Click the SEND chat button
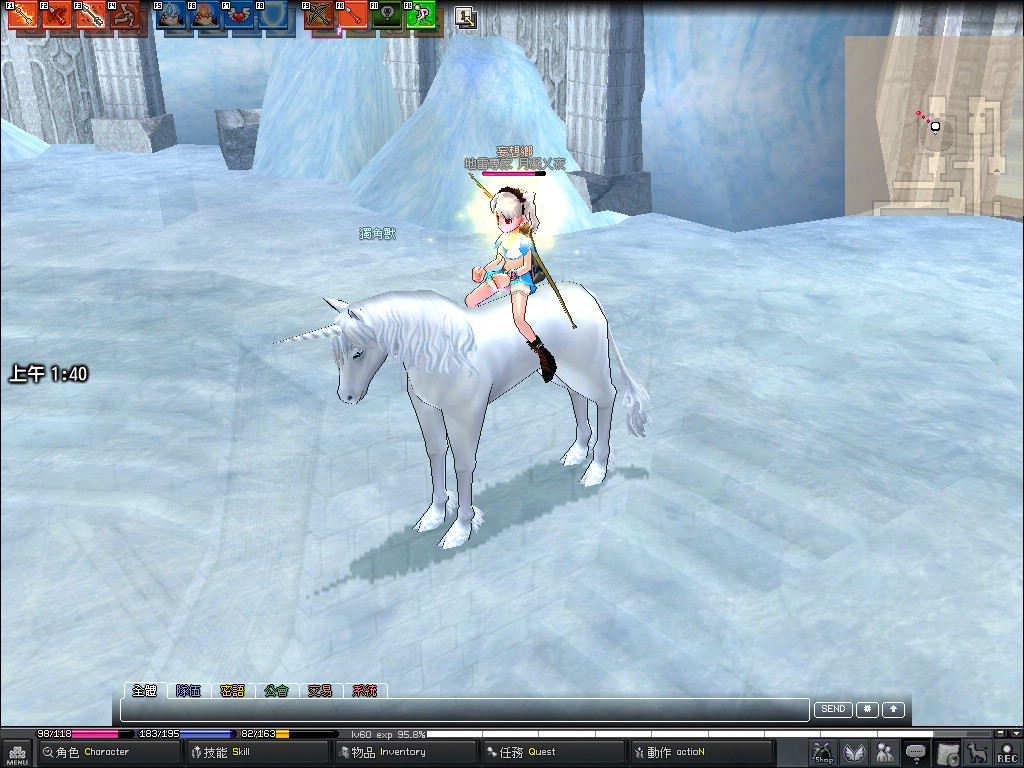Screen dimensions: 1024x768 tap(833, 709)
